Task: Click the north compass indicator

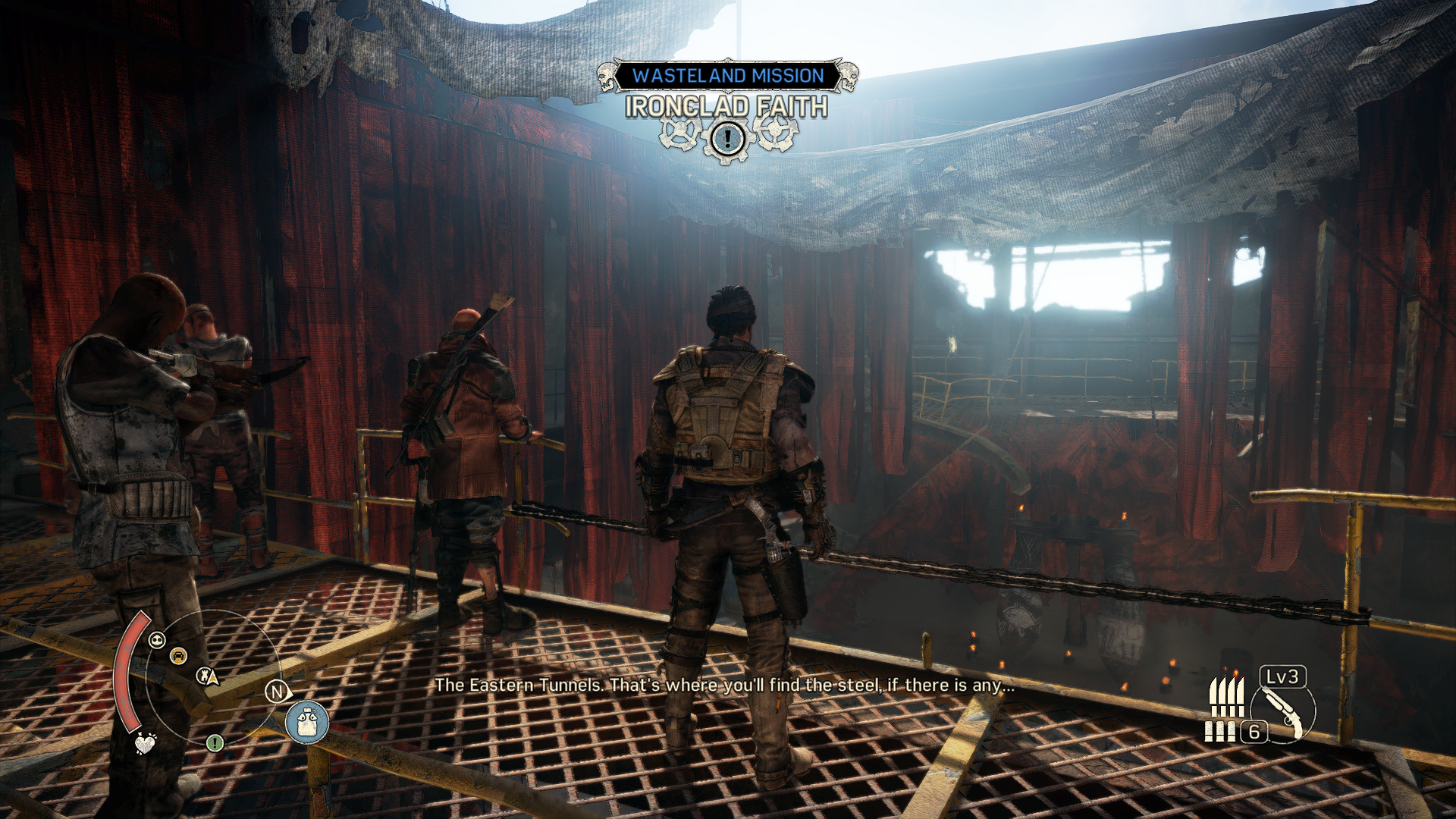Action: [277, 692]
